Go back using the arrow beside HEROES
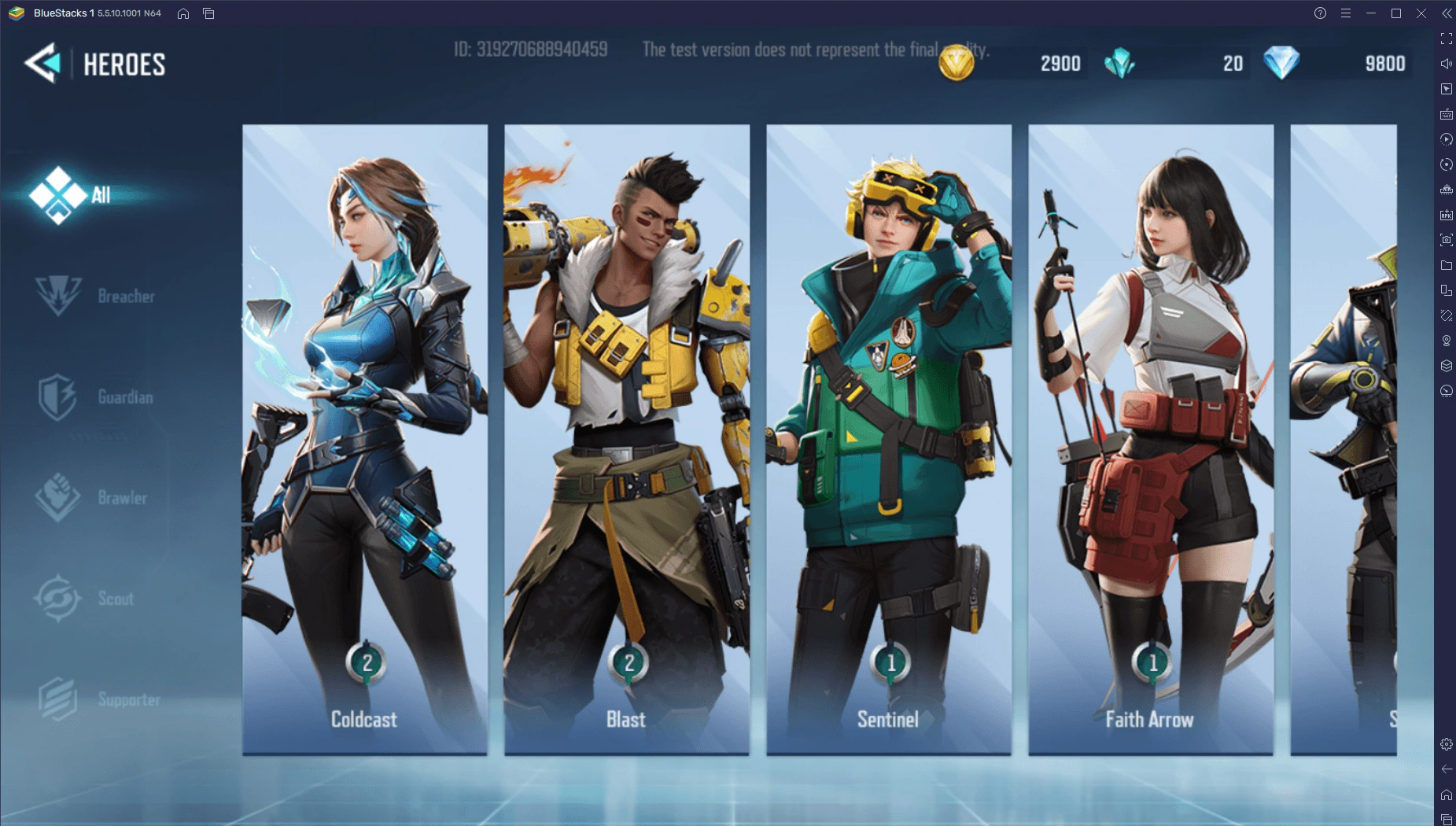This screenshot has height=826, width=1456. 43,63
